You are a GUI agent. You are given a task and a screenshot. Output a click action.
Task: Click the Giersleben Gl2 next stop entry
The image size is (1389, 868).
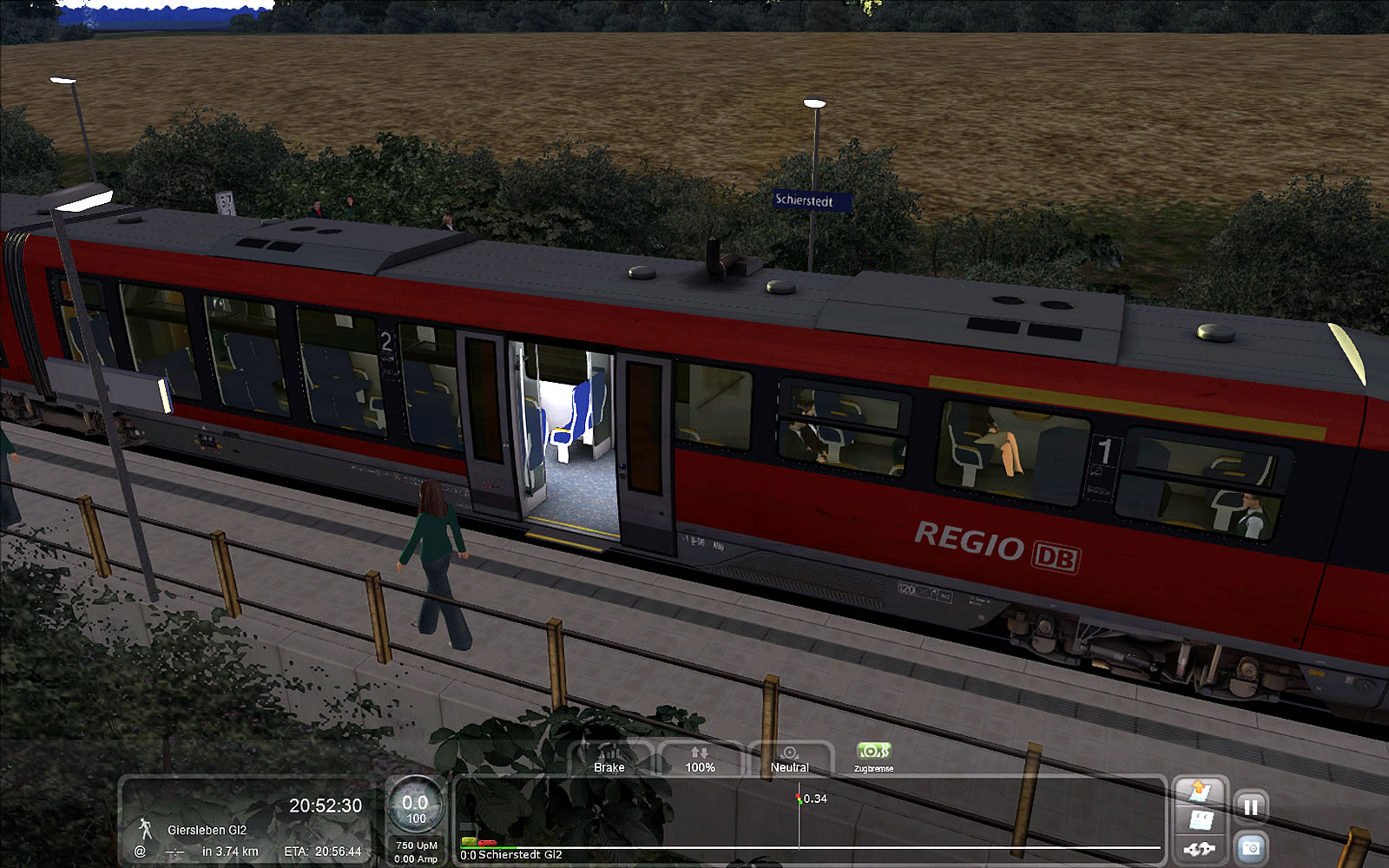click(x=207, y=830)
